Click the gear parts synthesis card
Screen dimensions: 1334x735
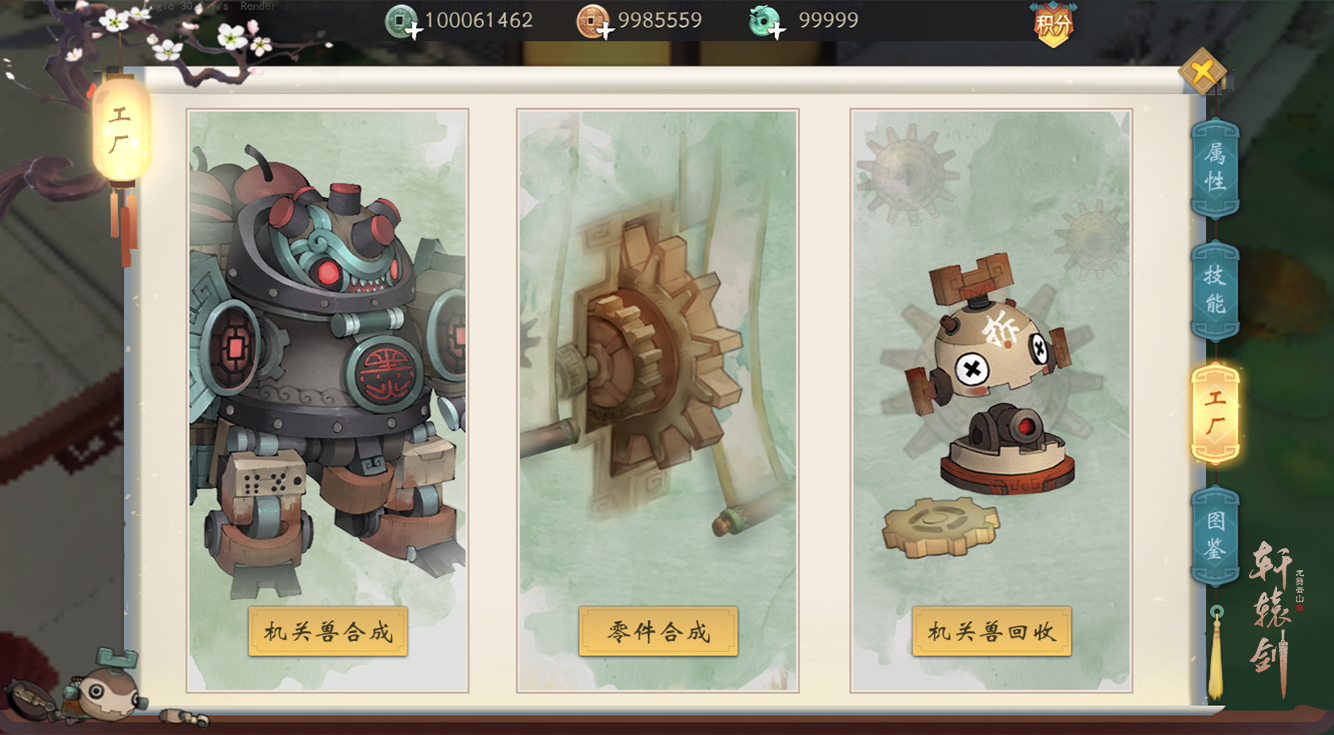click(658, 360)
